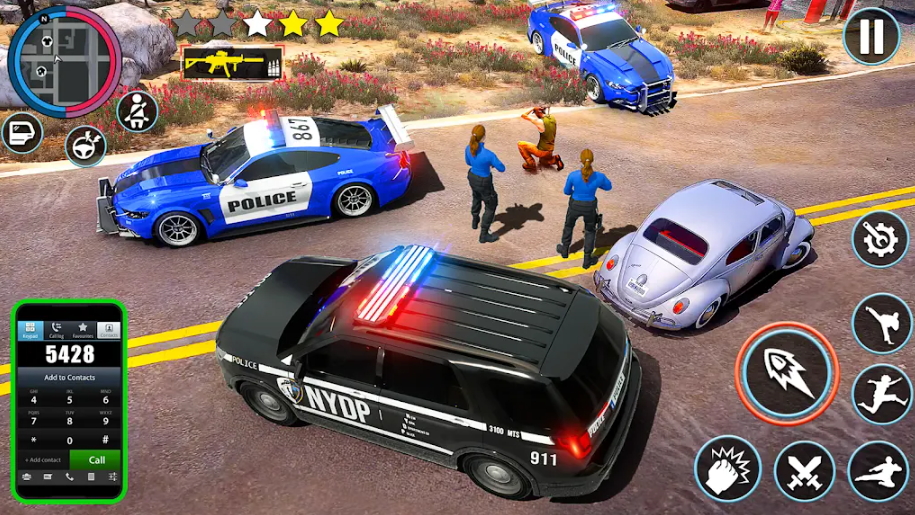Tap Add to Contacts on the phone

(68, 376)
